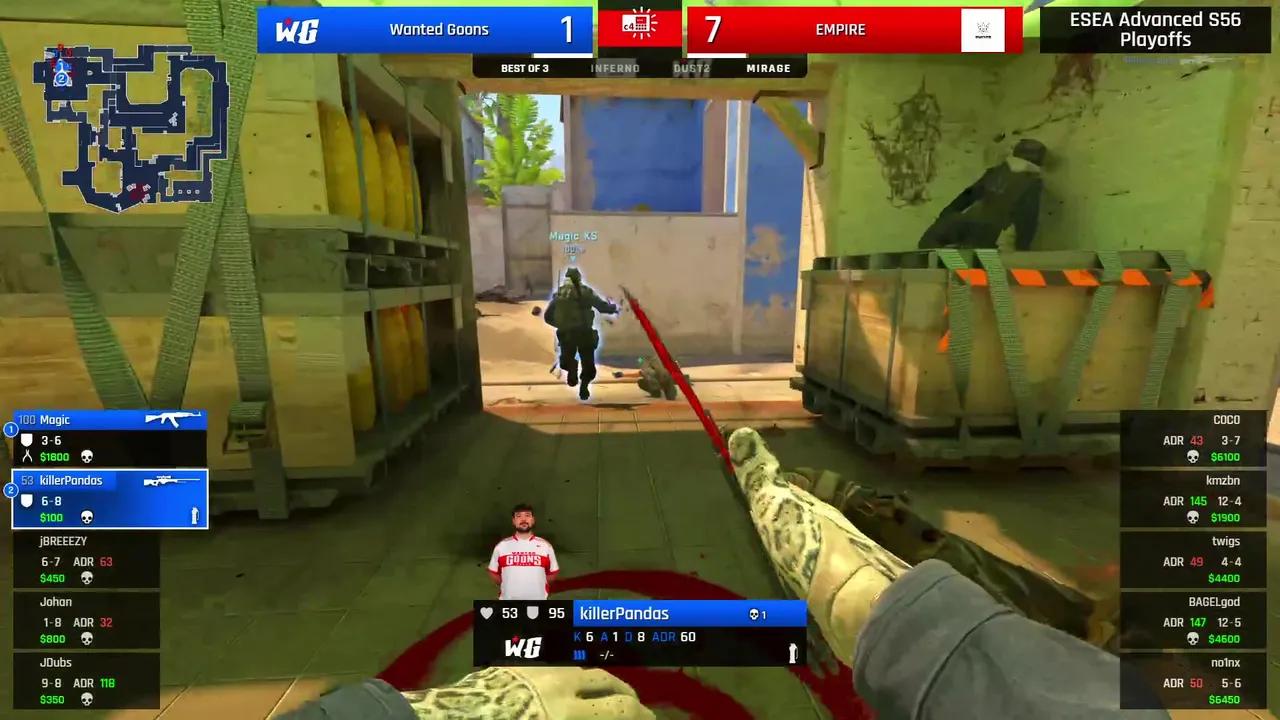Click the armor shield icon next to 95
Screen dimensions: 1280x720
(533, 613)
